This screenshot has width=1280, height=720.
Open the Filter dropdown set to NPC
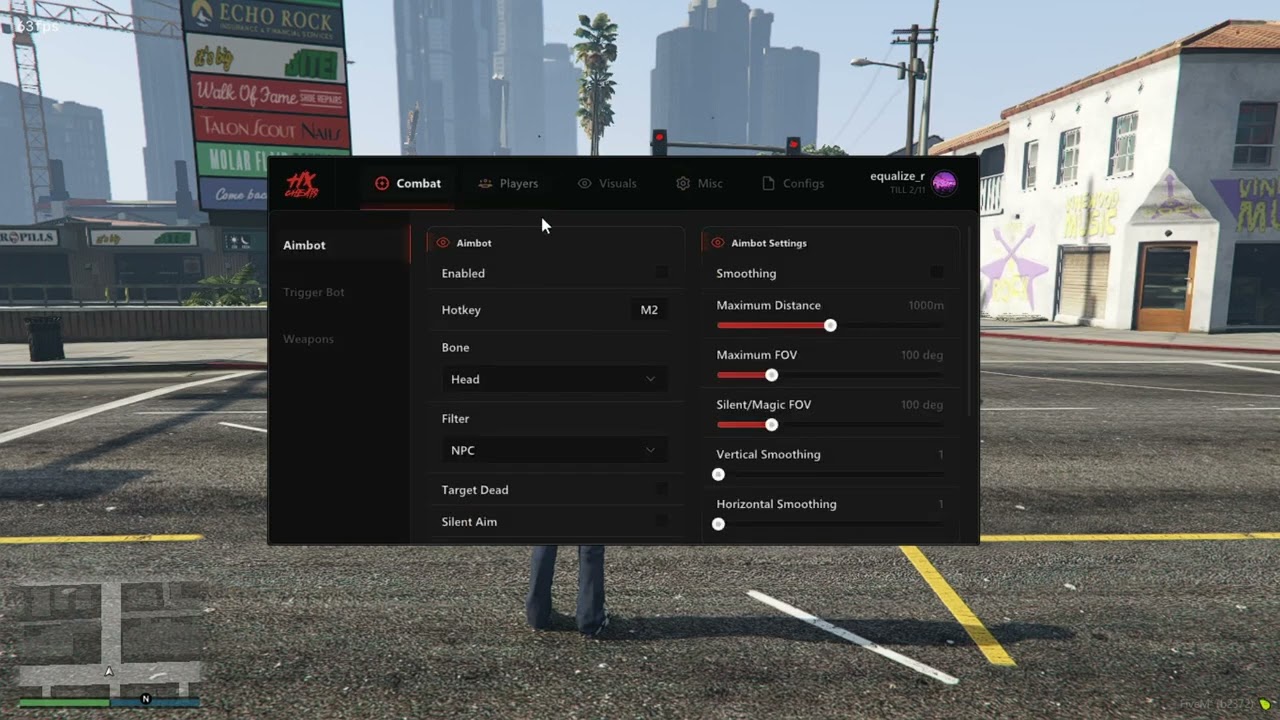(x=554, y=450)
